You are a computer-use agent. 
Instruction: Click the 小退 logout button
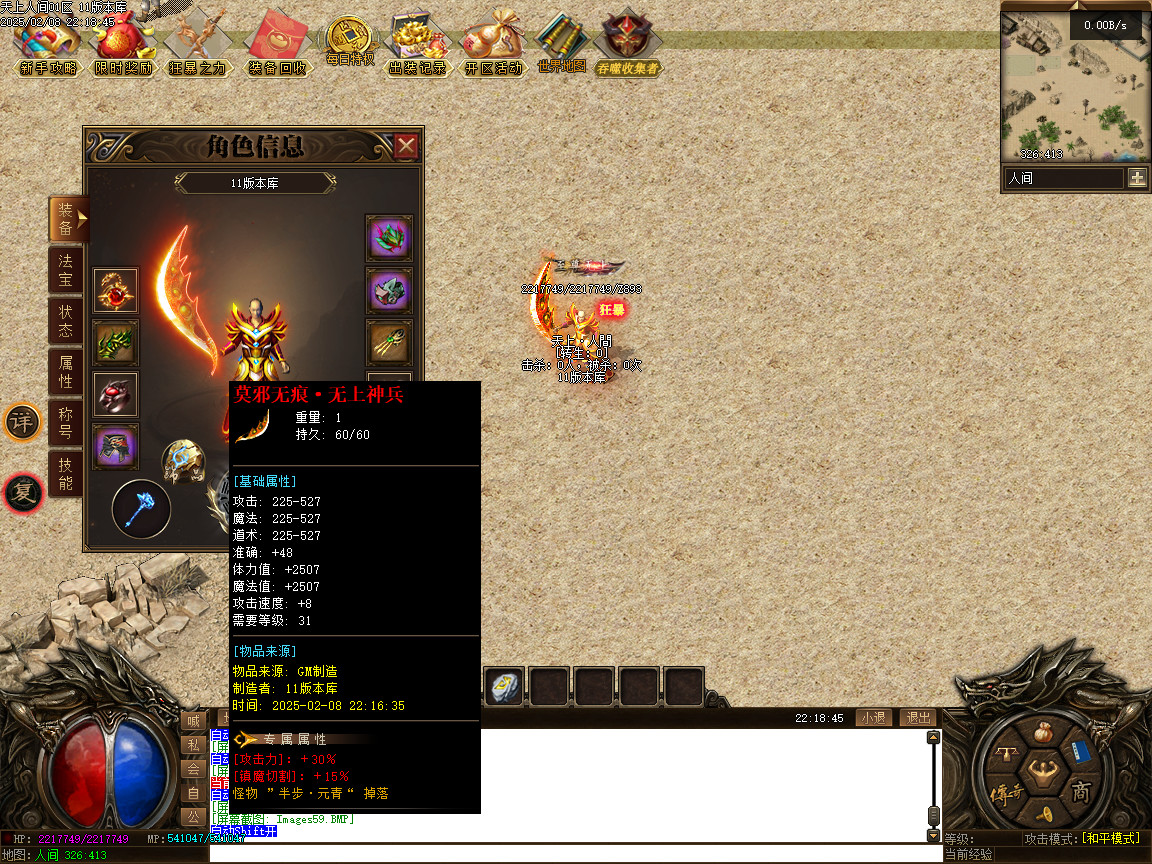click(873, 717)
